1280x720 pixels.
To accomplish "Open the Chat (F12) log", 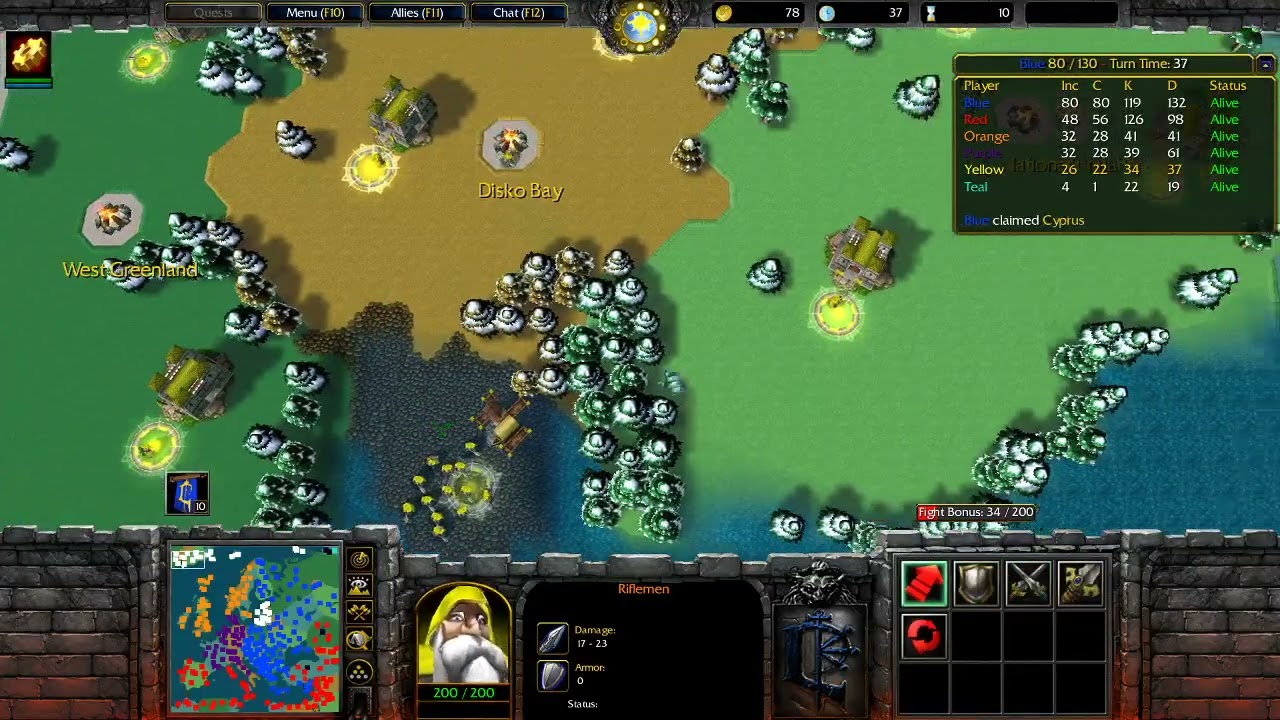I will (x=518, y=13).
